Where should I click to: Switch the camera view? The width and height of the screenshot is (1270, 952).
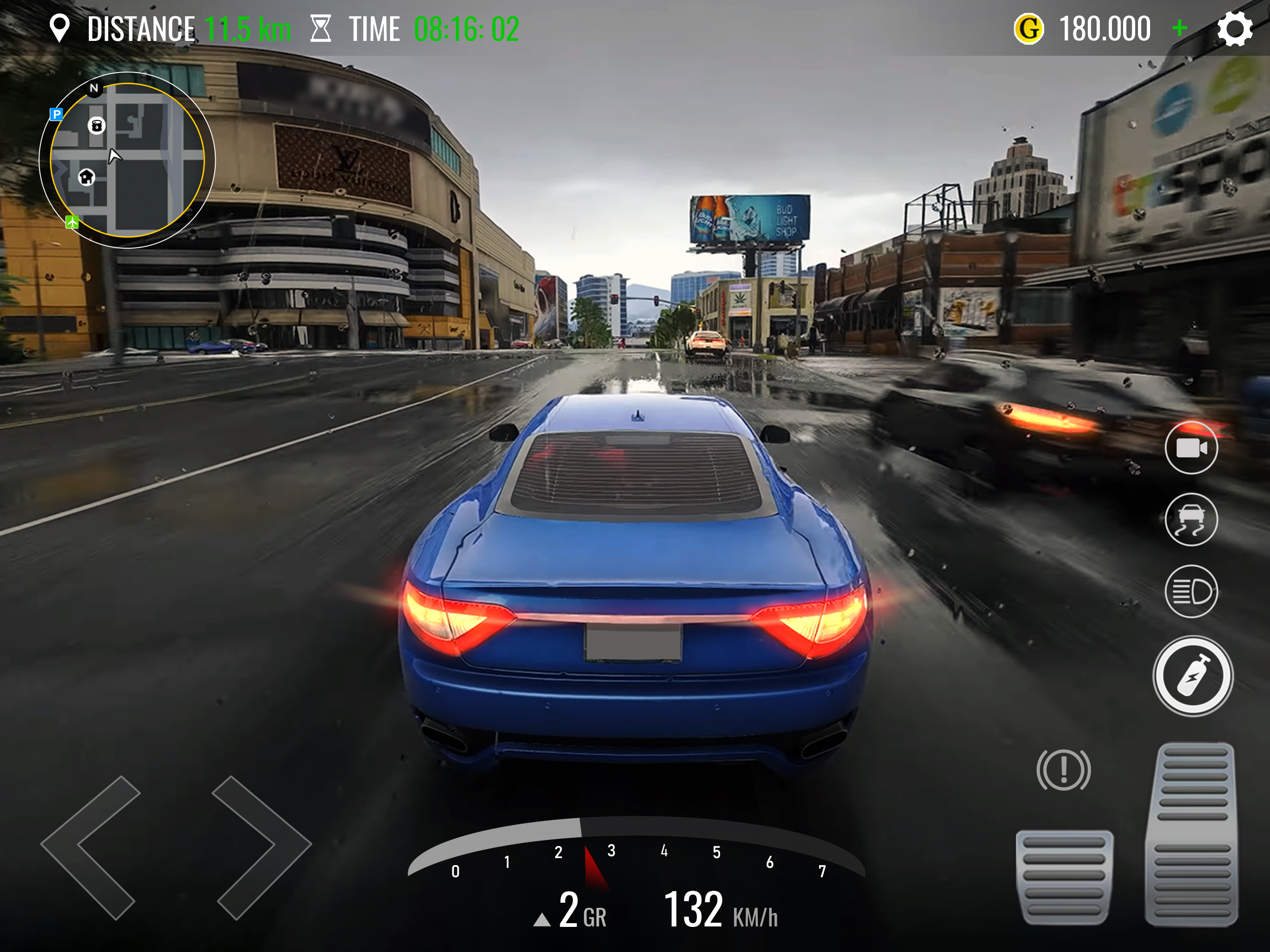click(x=1191, y=448)
